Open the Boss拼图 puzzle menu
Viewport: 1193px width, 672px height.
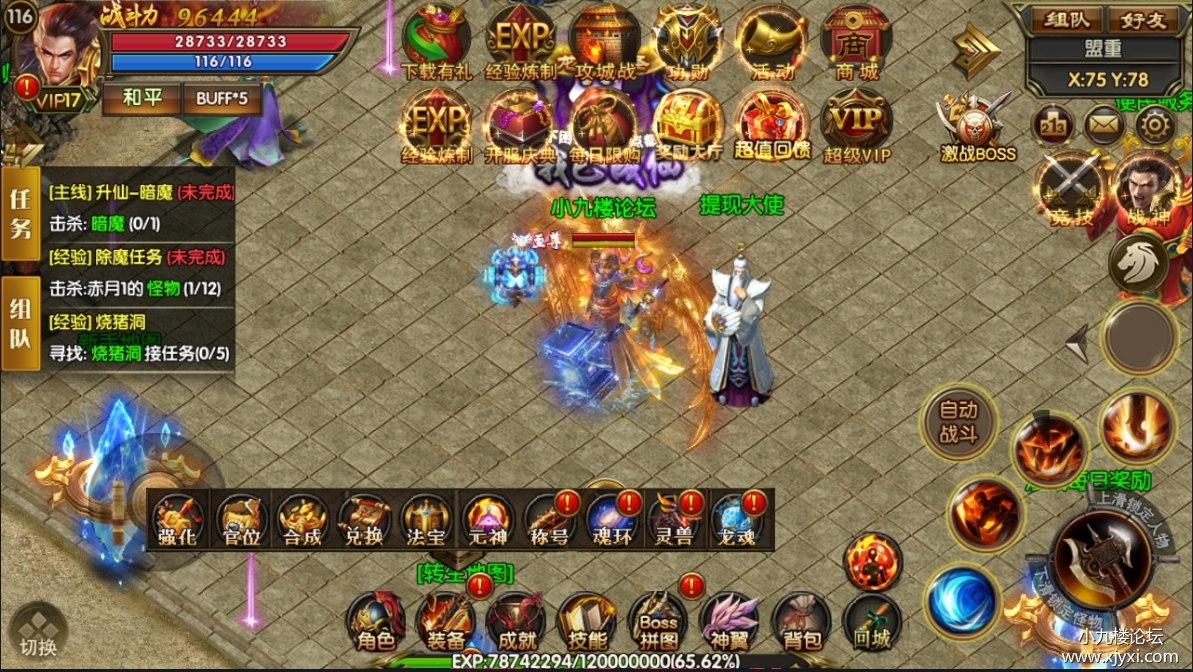(x=658, y=622)
